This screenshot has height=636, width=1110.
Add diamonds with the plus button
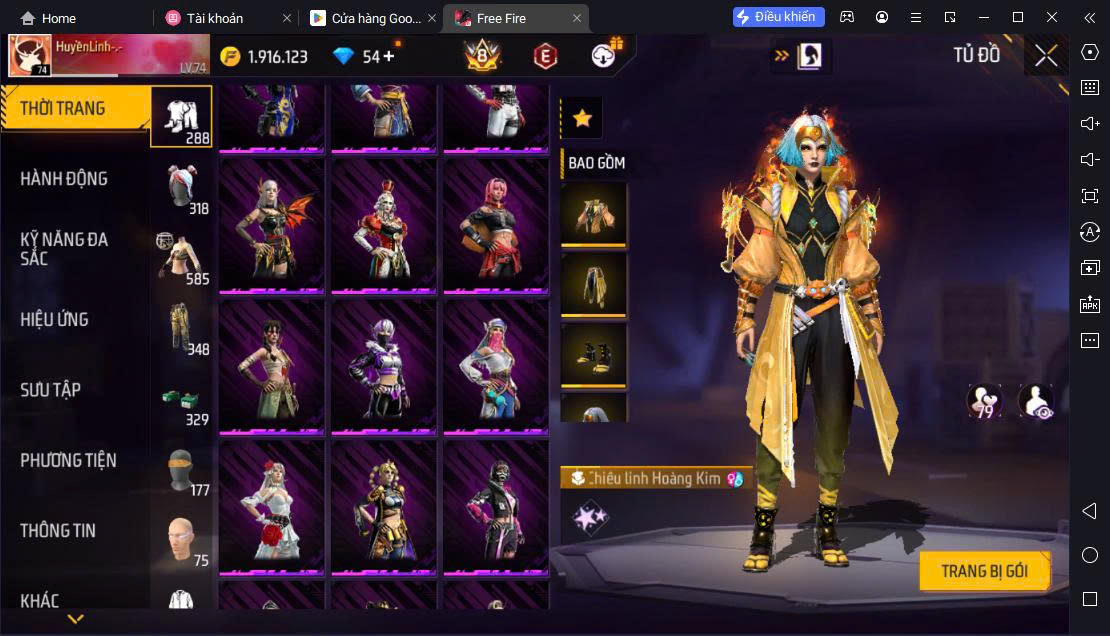pyautogui.click(x=388, y=56)
